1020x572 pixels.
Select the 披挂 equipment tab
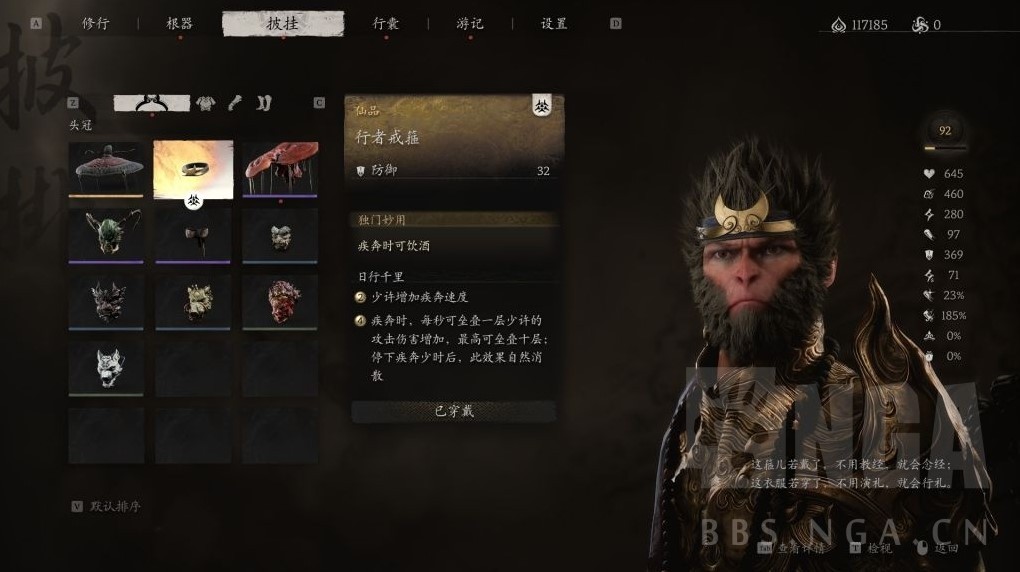(x=283, y=24)
